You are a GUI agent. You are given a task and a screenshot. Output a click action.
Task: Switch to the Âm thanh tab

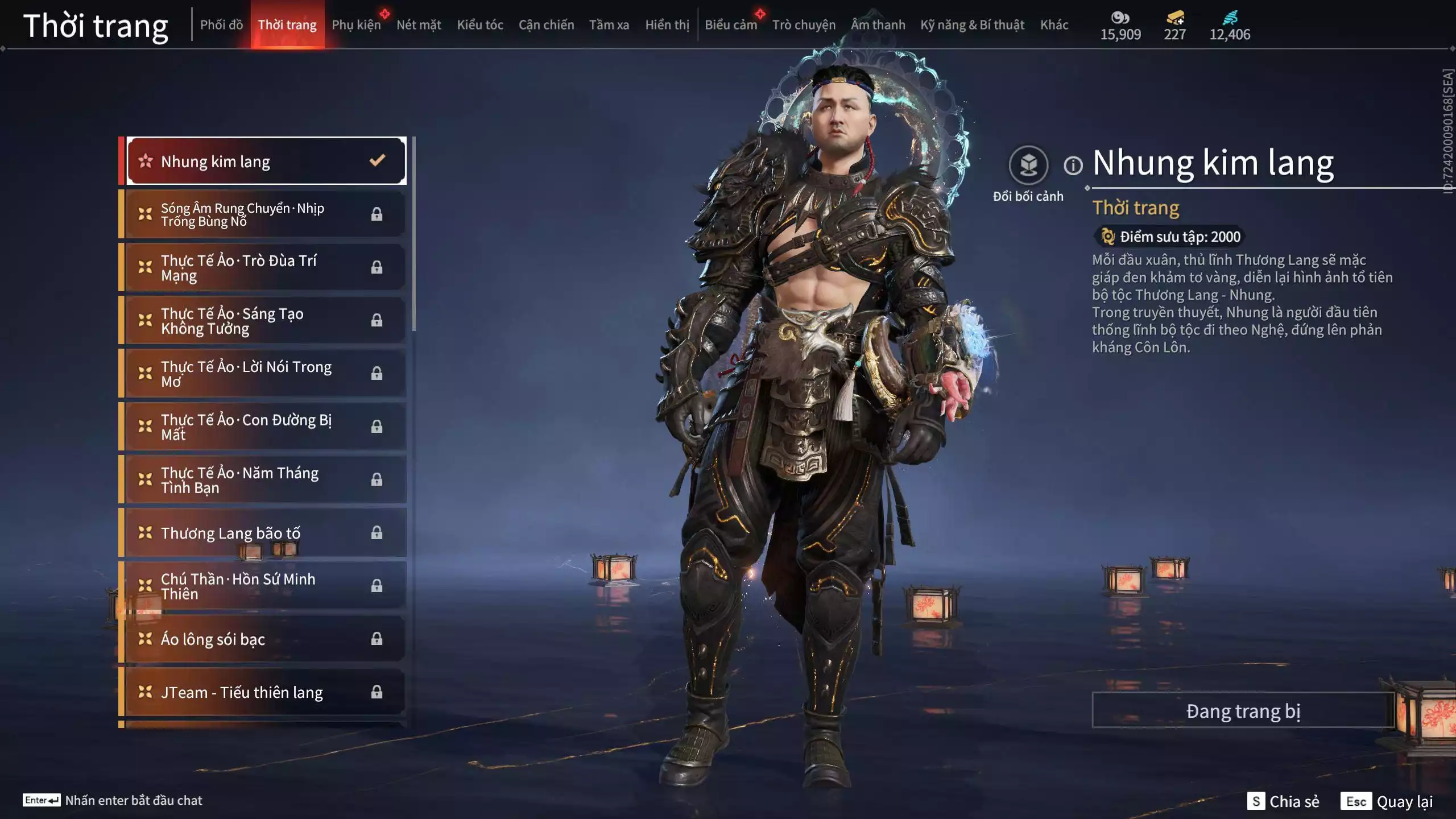tap(878, 24)
